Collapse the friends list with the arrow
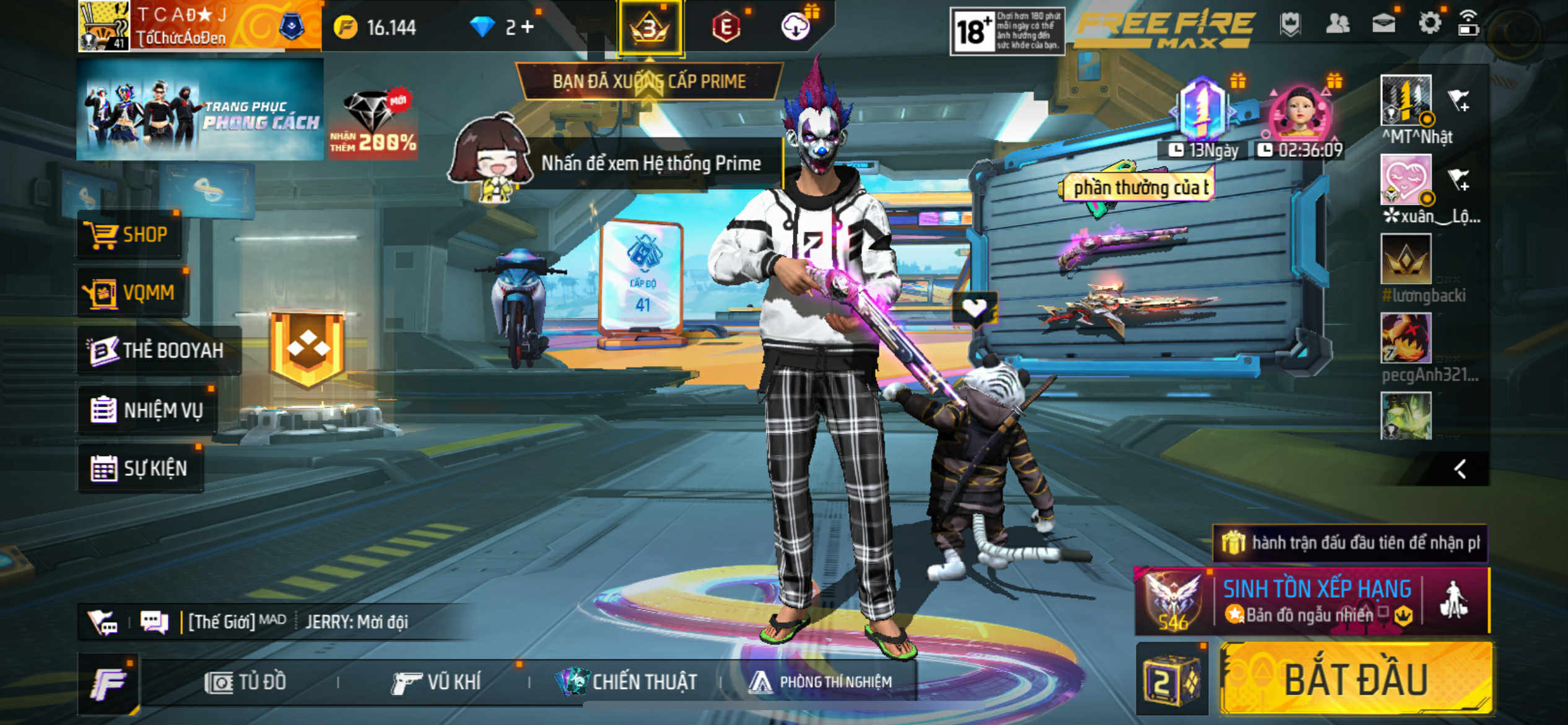 point(1460,469)
